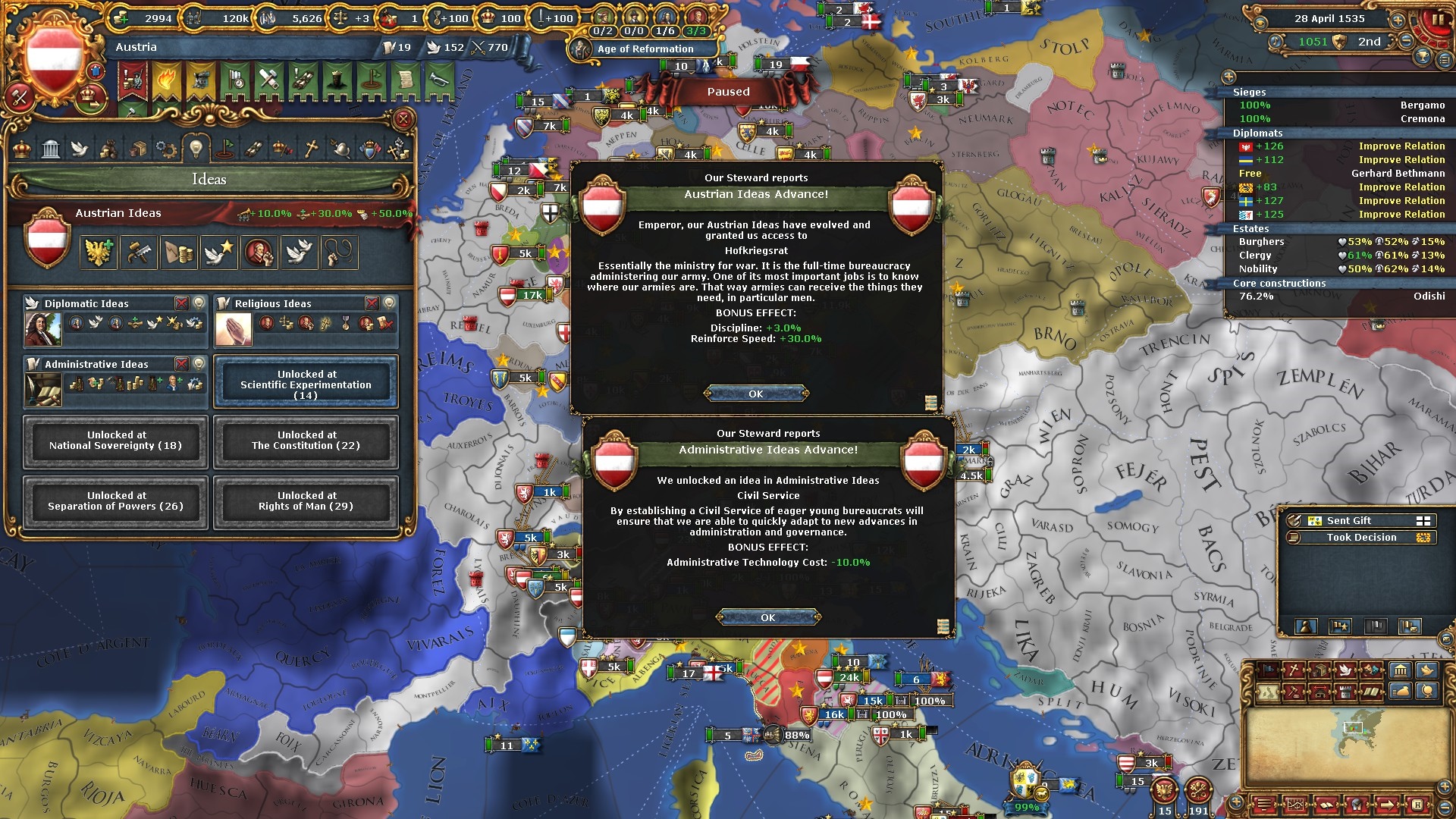Open the ledger trophy button
Image resolution: width=1456 pixels, height=819 pixels.
click(x=1423, y=58)
